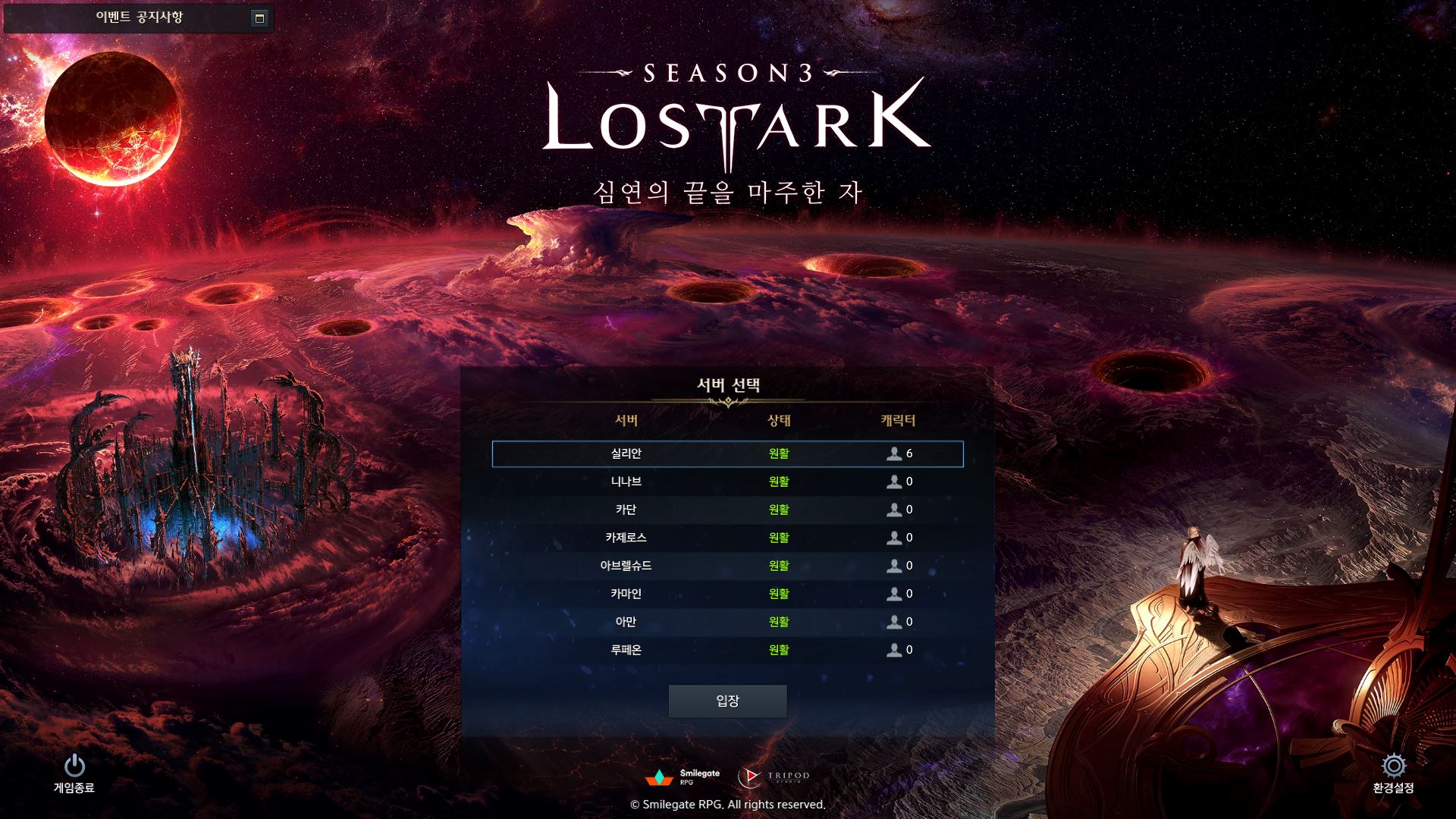Select the 카단 server row

(726, 510)
